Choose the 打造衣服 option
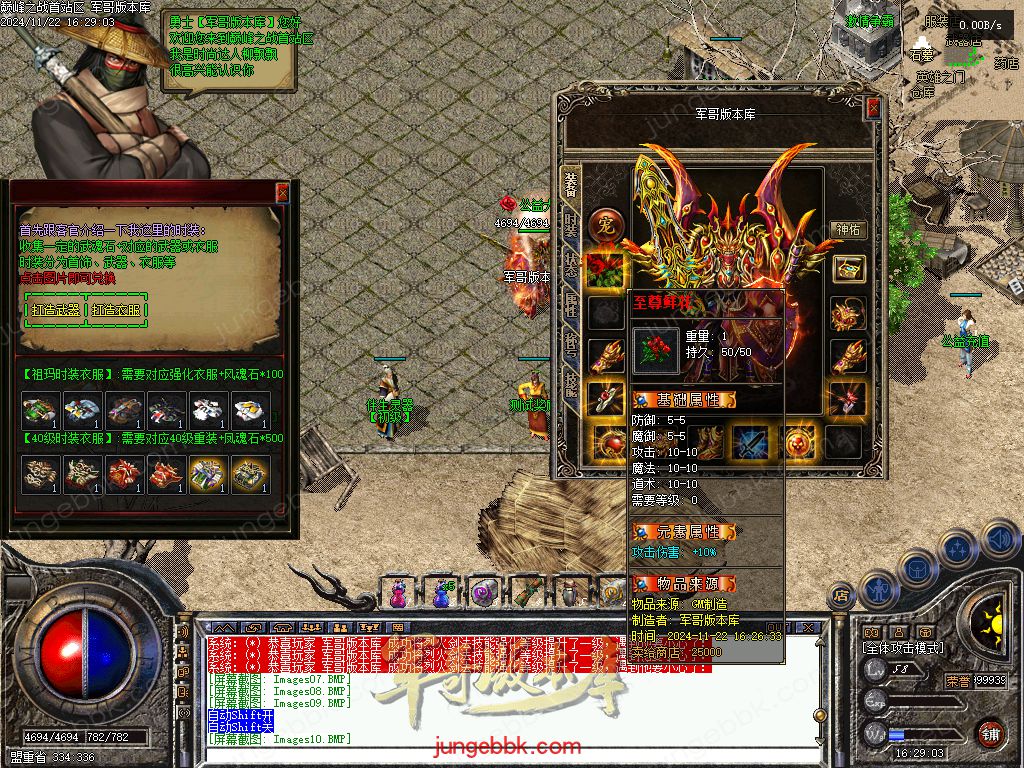 (115, 310)
